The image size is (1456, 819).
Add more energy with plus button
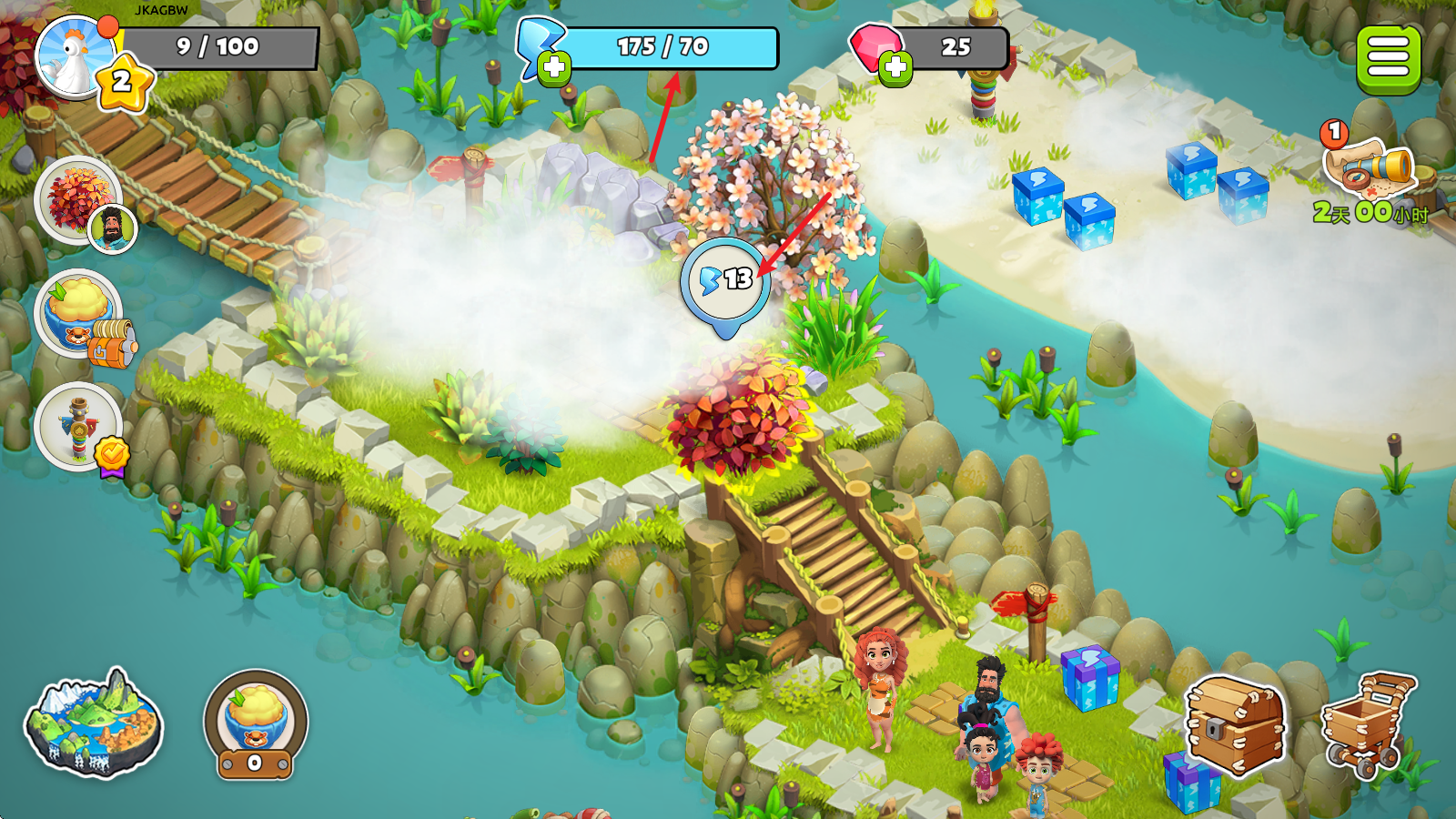(553, 68)
